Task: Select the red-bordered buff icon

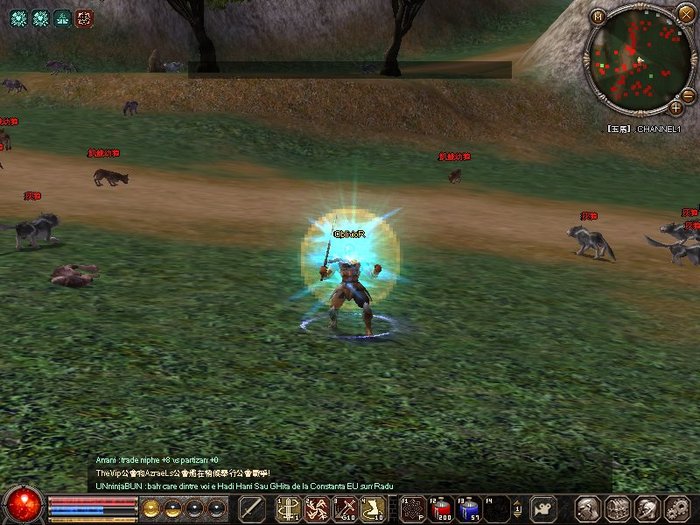Action: click(x=84, y=17)
